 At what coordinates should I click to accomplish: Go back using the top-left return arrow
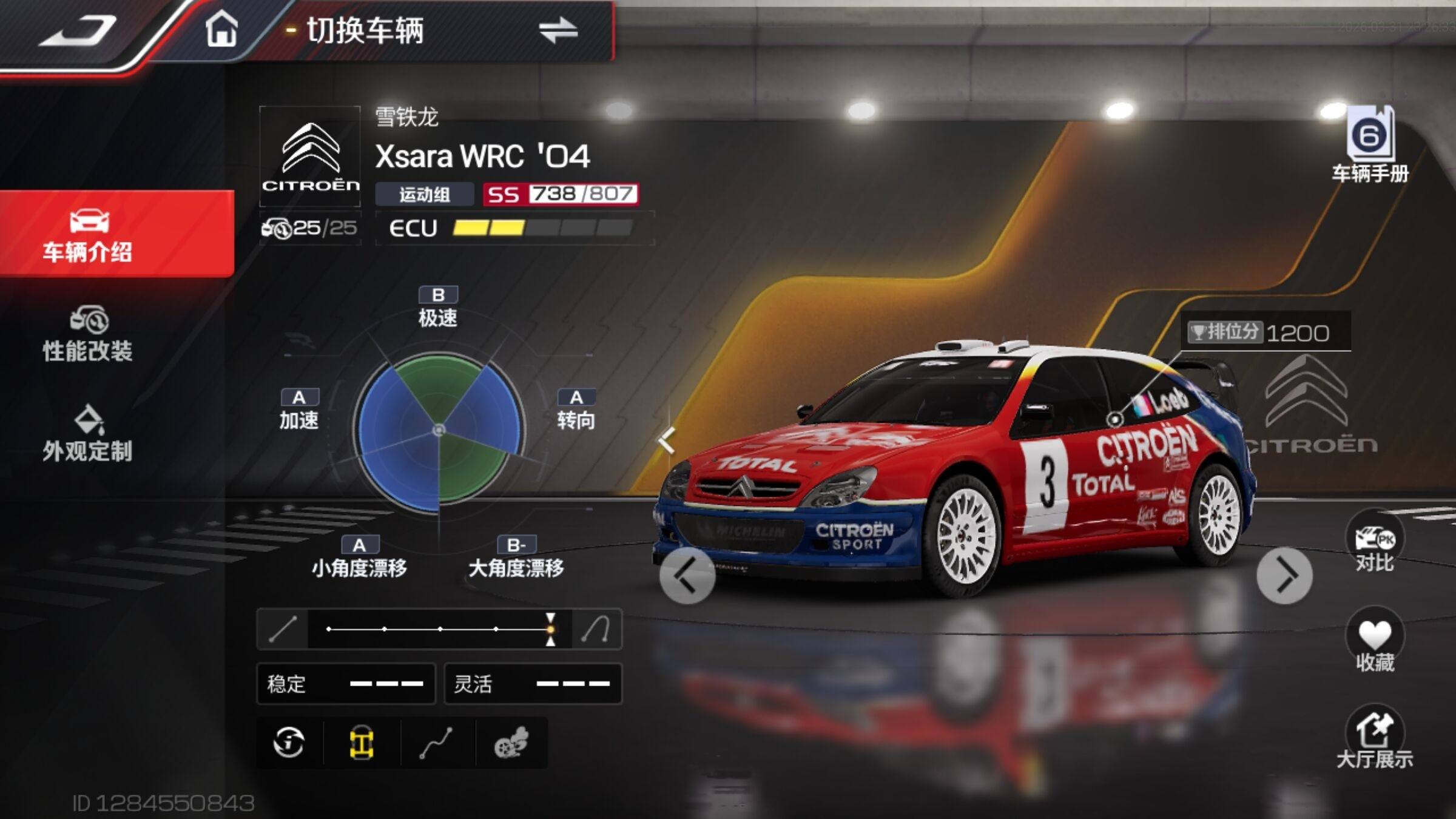pyautogui.click(x=79, y=30)
